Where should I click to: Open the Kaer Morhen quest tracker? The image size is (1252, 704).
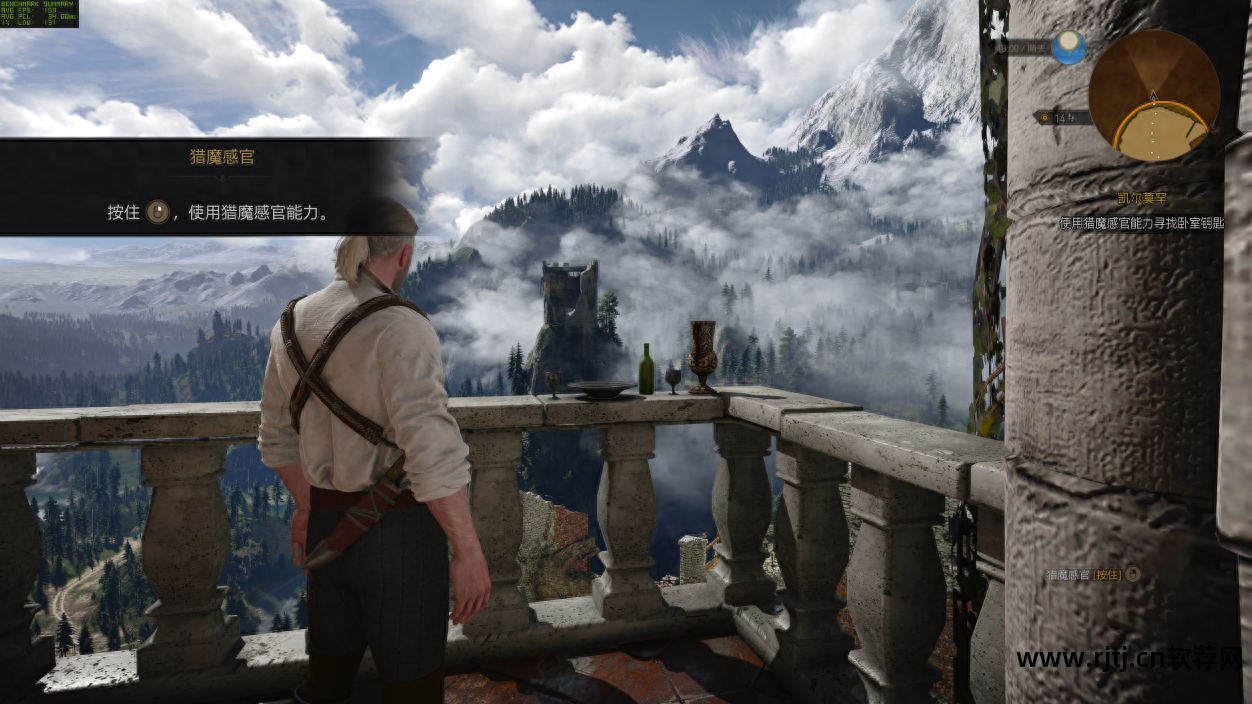tap(1142, 199)
